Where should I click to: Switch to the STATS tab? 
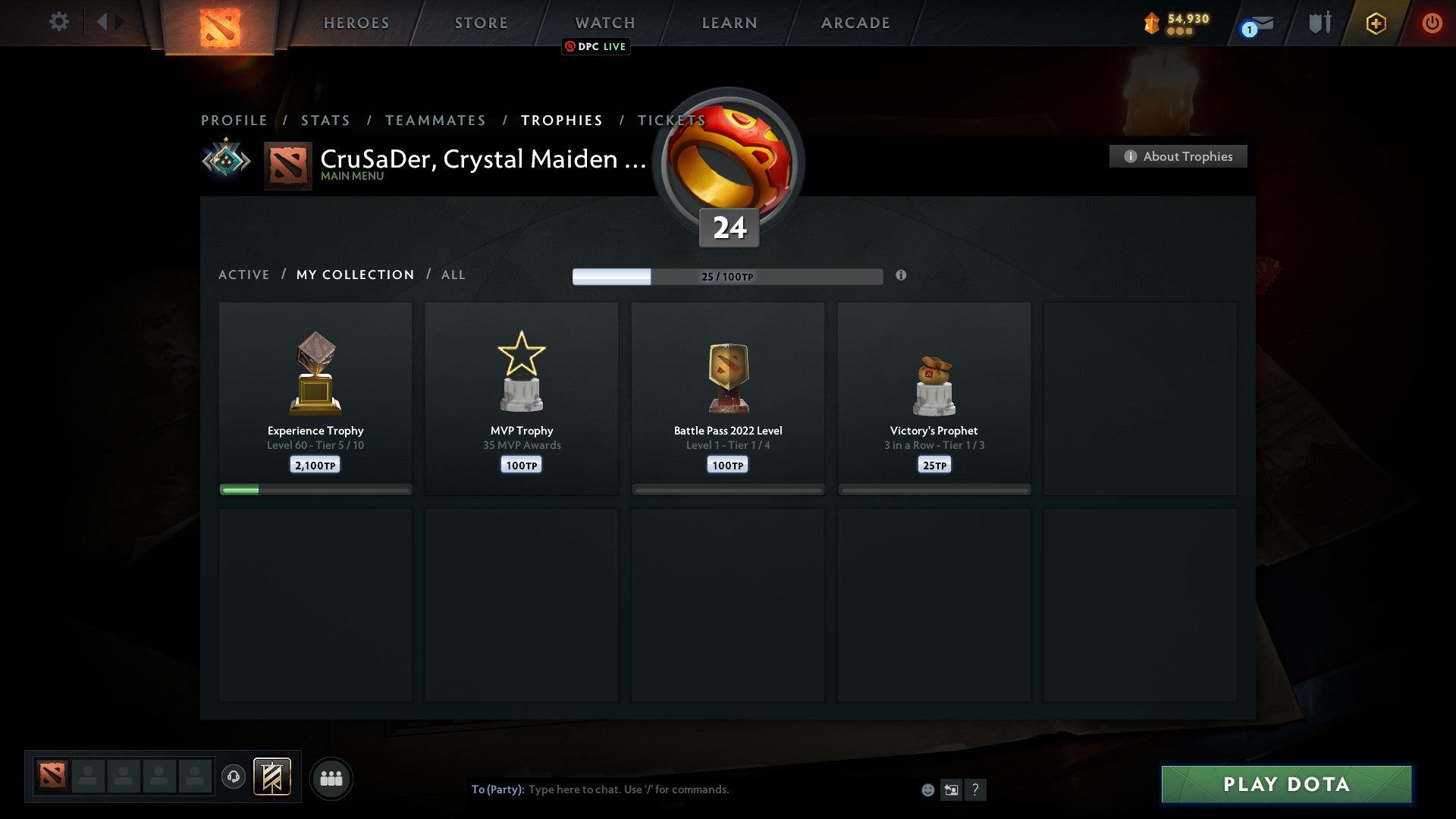point(325,120)
